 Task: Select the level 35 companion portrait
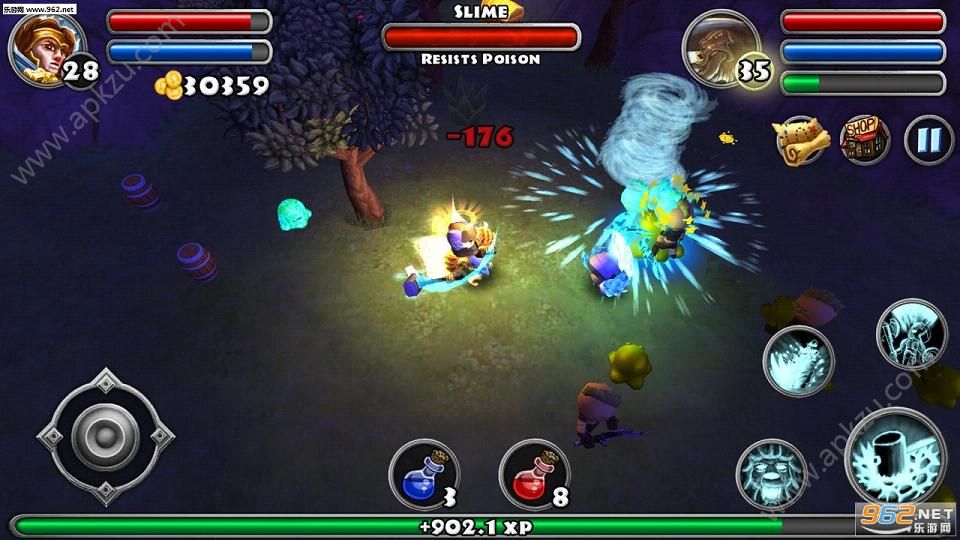720,48
